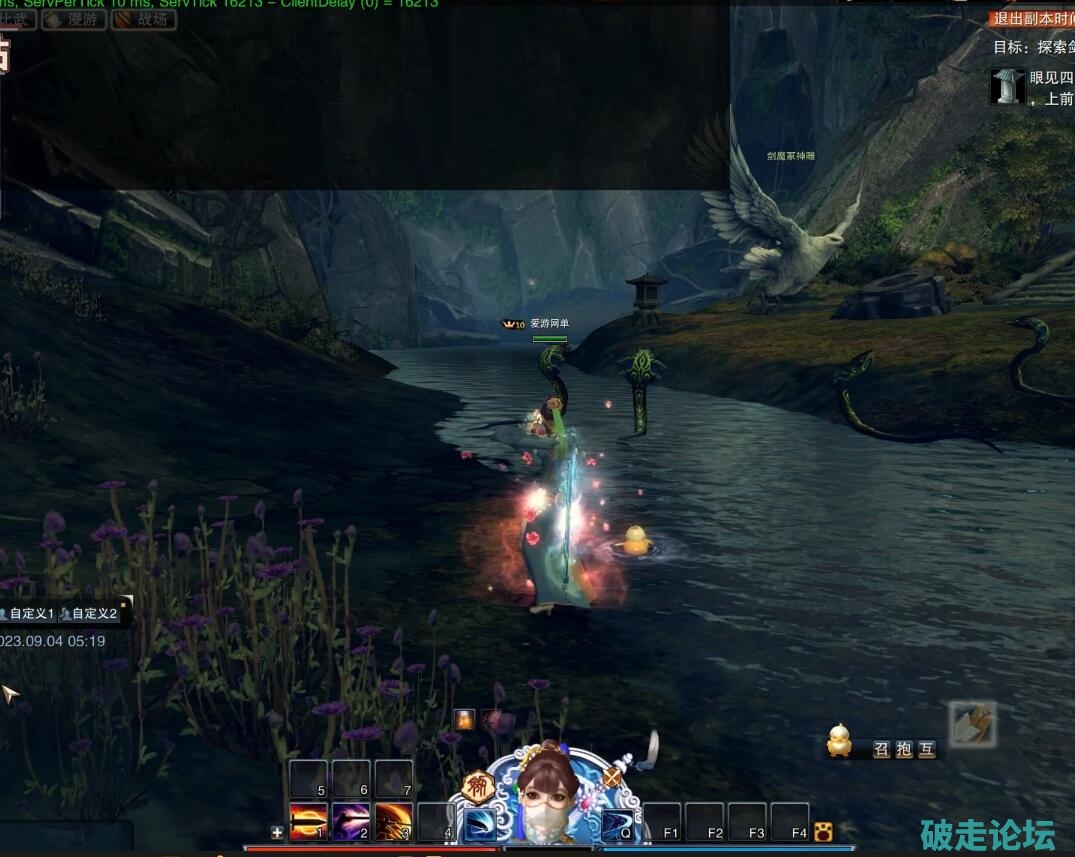Switch to the 自定义2 chat tab
The height and width of the screenshot is (857, 1075).
click(x=90, y=614)
